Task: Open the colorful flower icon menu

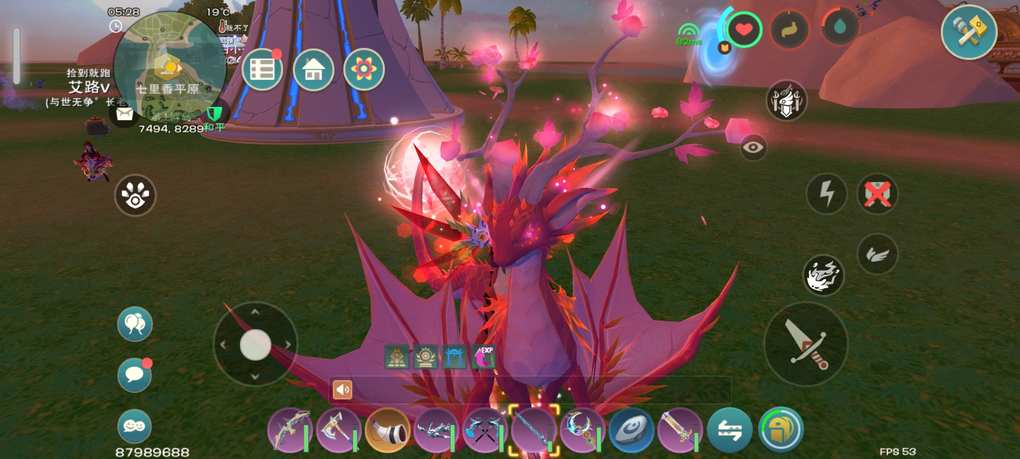Action: [364, 69]
